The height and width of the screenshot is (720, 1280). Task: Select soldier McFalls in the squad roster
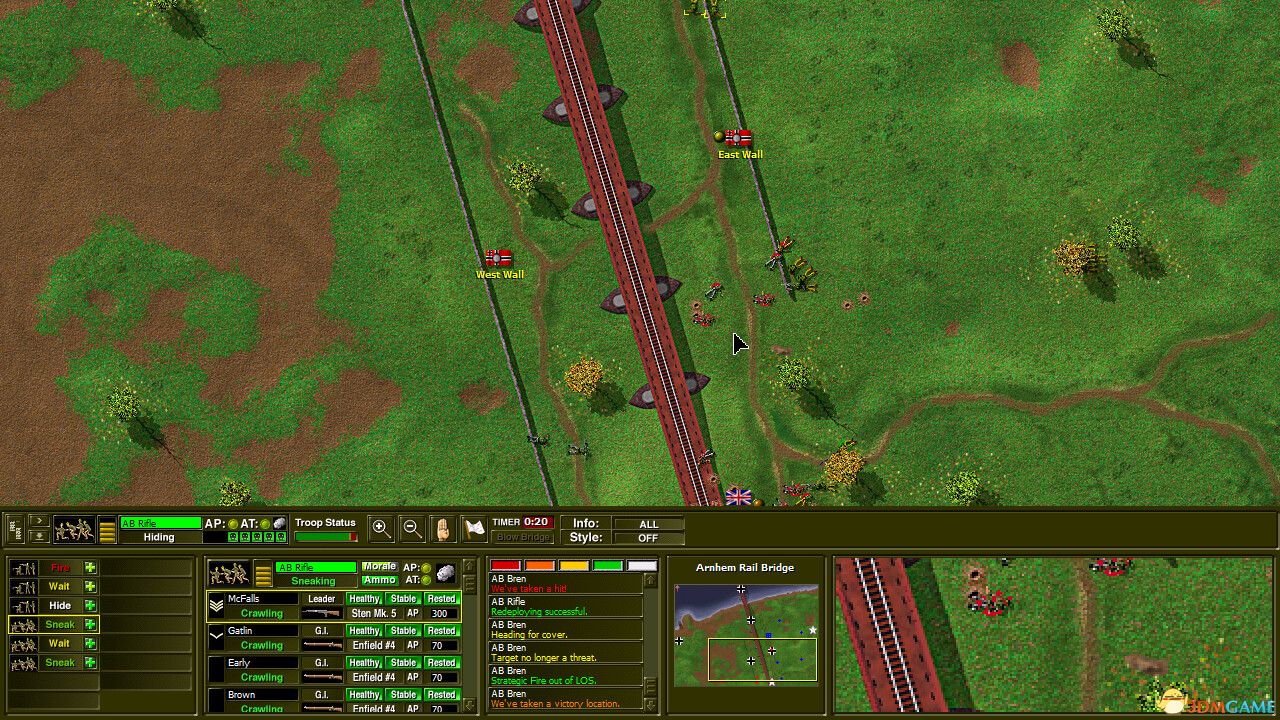click(252, 599)
